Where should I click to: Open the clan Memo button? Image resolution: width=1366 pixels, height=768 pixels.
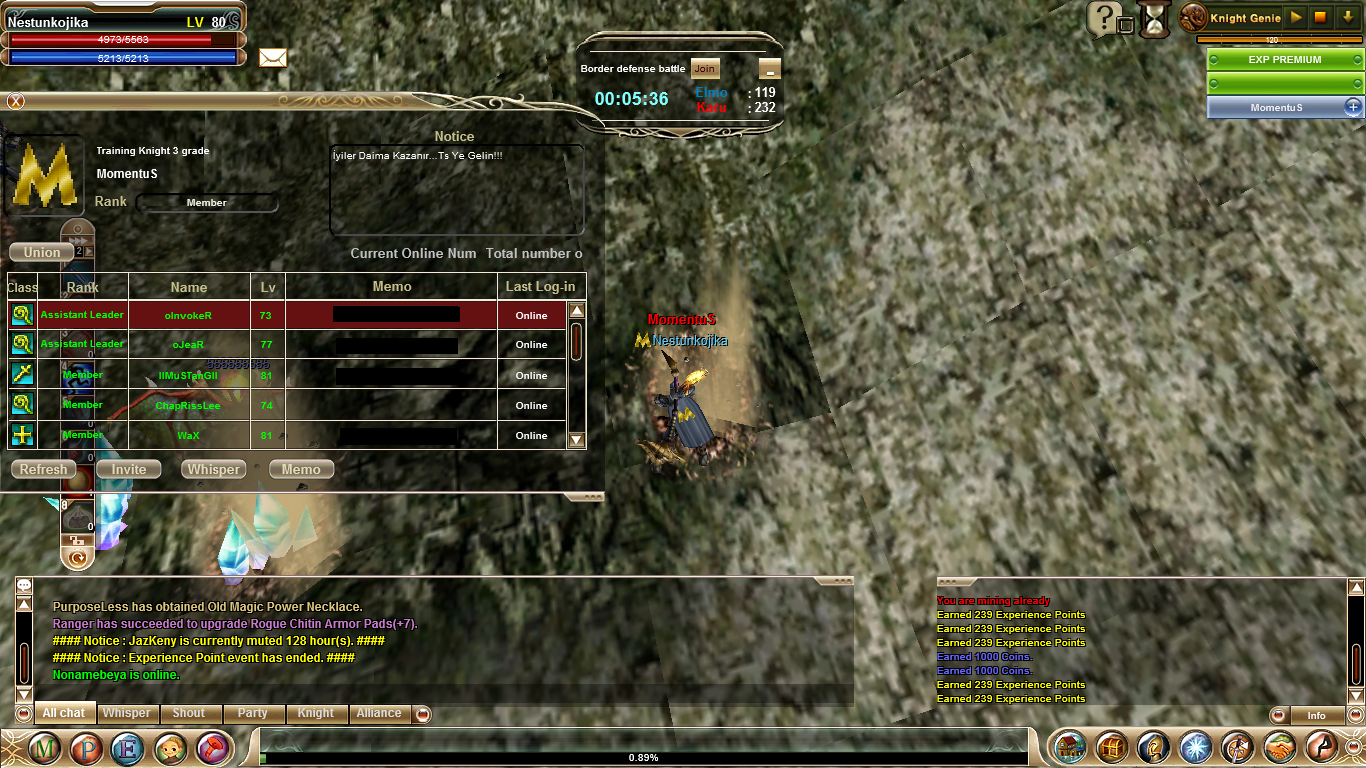click(301, 469)
